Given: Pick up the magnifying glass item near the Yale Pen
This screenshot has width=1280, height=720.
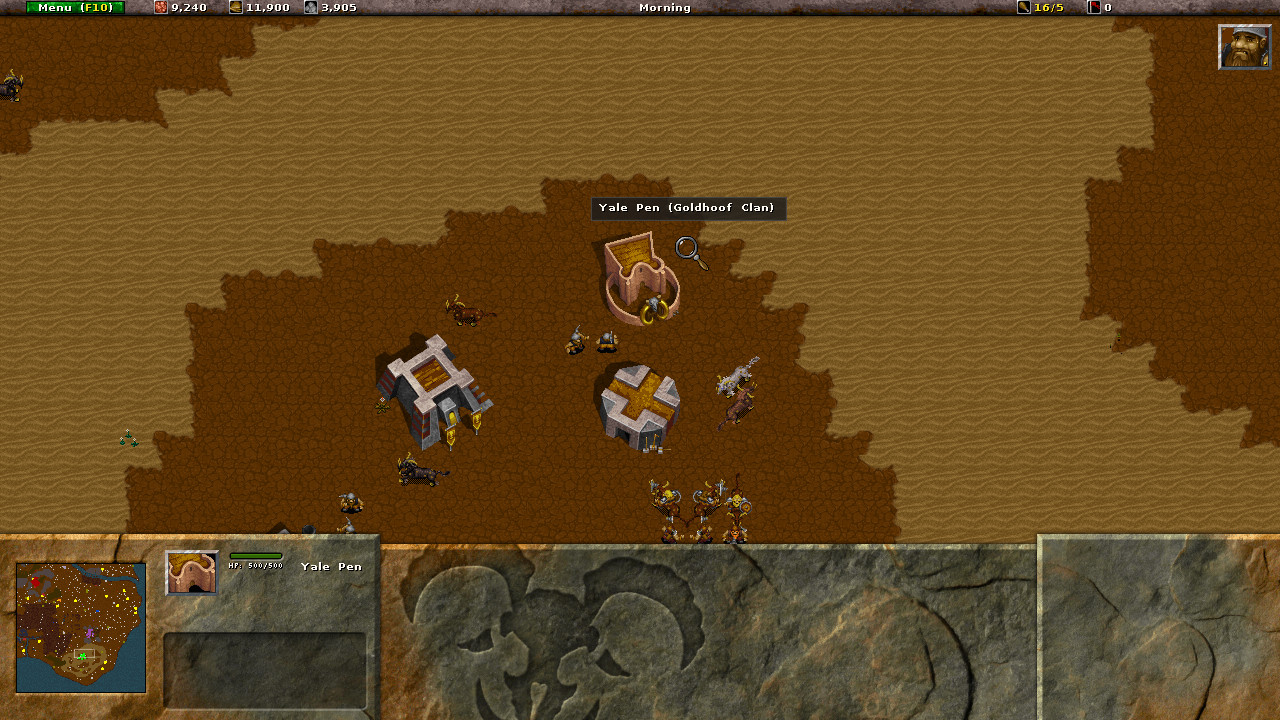Looking at the screenshot, I should tap(688, 252).
